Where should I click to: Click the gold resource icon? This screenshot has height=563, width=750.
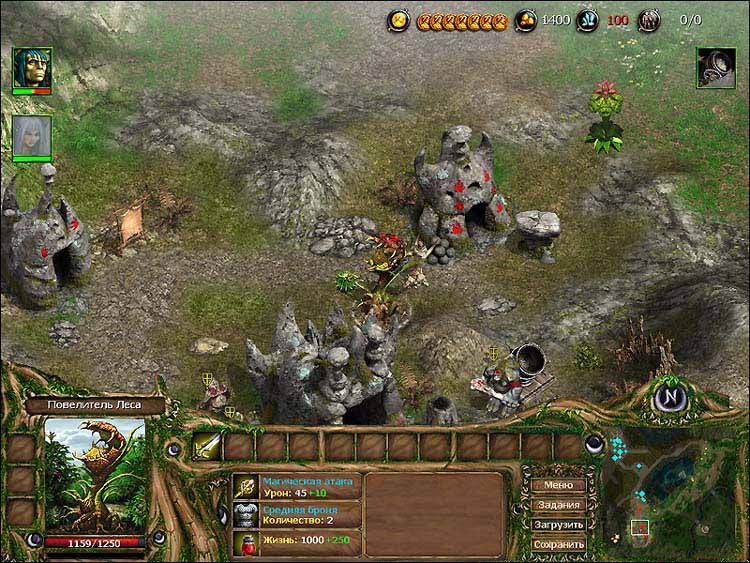pyautogui.click(x=527, y=19)
